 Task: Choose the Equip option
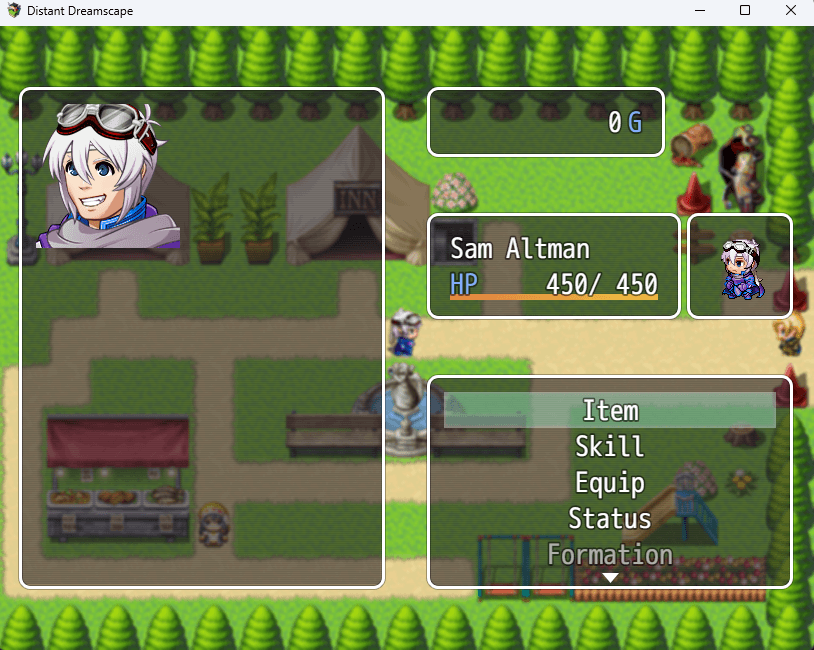pyautogui.click(x=610, y=483)
